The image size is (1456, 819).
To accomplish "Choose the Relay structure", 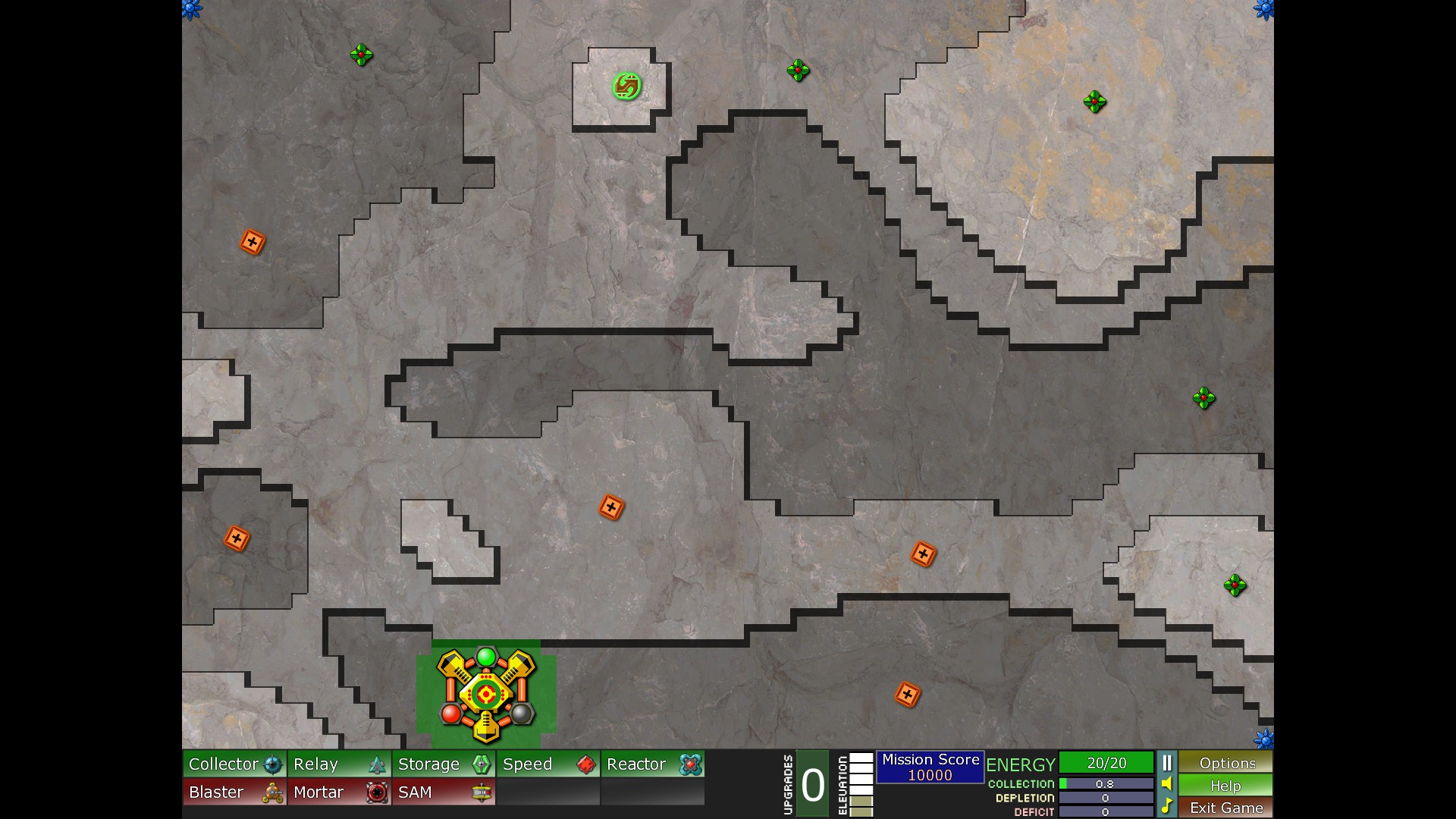I will [x=339, y=764].
